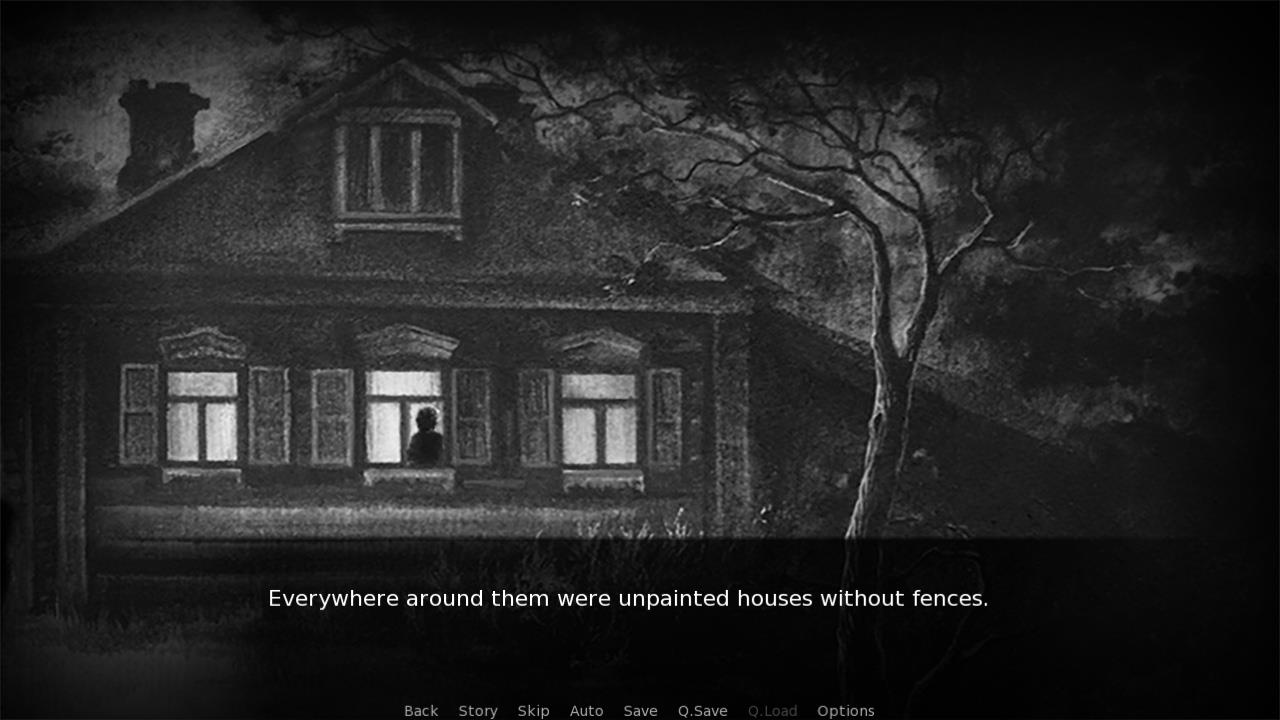
Task: Open the Story screen
Action: [478, 710]
